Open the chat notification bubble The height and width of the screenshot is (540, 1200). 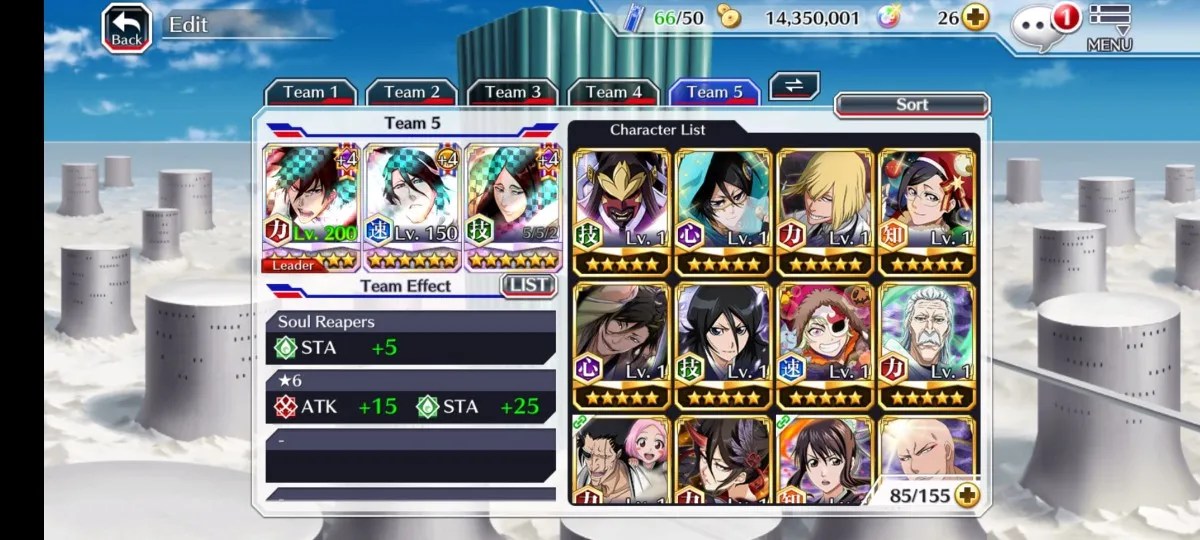tap(1040, 27)
